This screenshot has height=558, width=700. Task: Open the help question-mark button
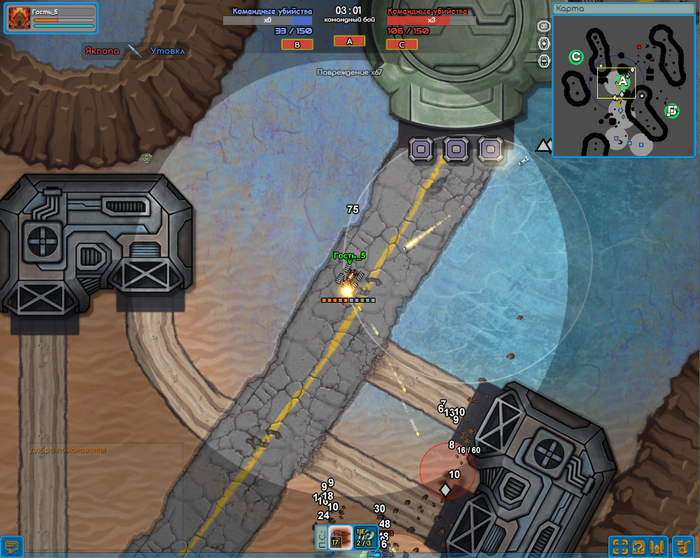639,546
